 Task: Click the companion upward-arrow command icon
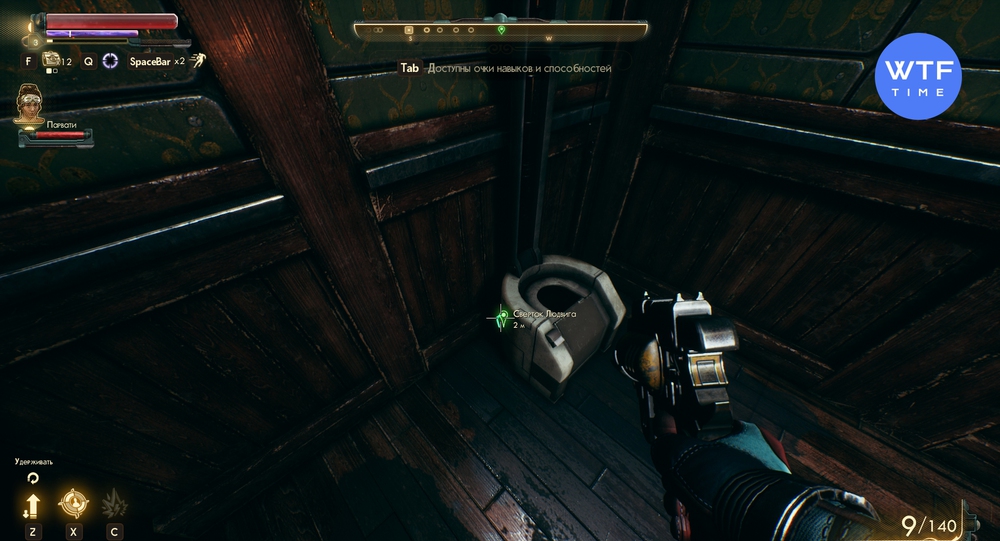point(33,503)
